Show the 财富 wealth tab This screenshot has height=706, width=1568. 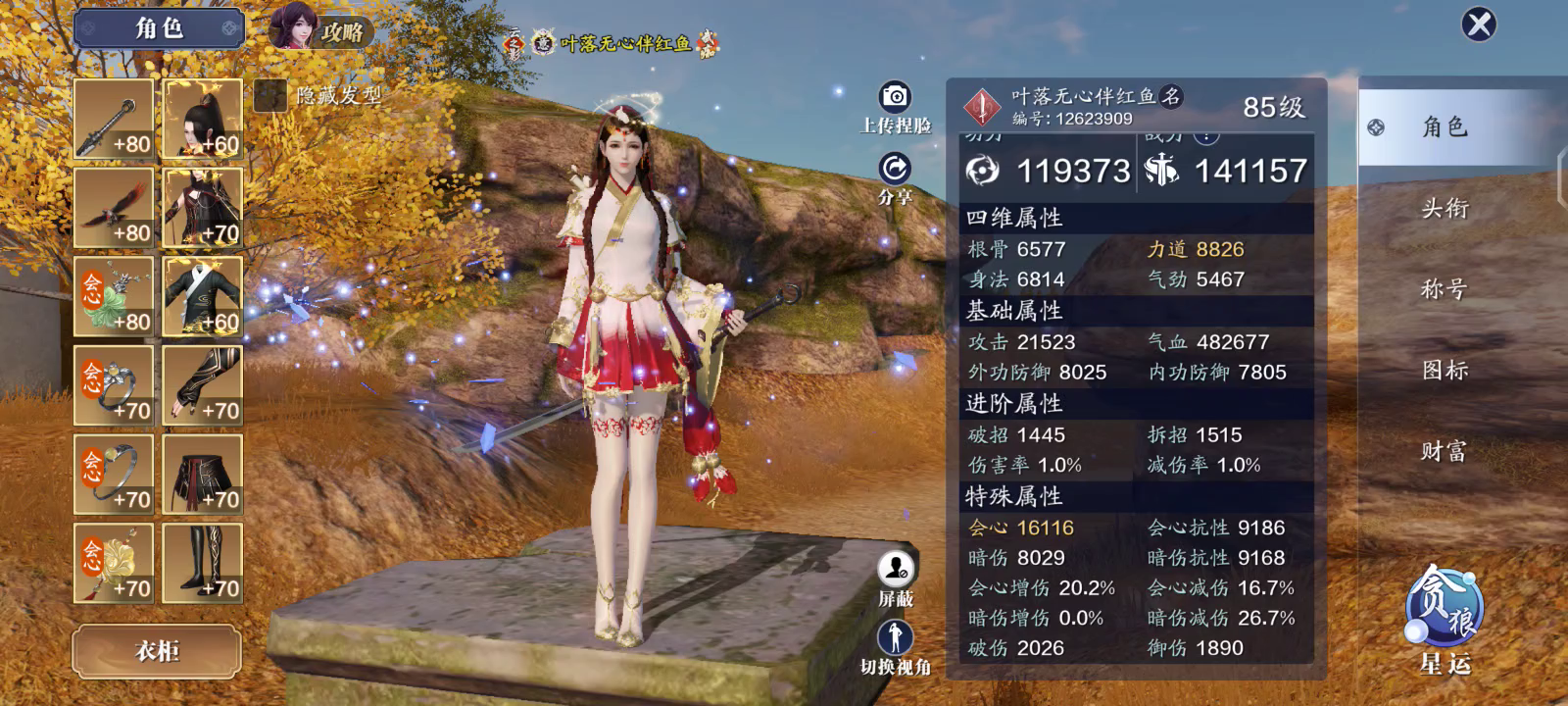pyautogui.click(x=1445, y=451)
